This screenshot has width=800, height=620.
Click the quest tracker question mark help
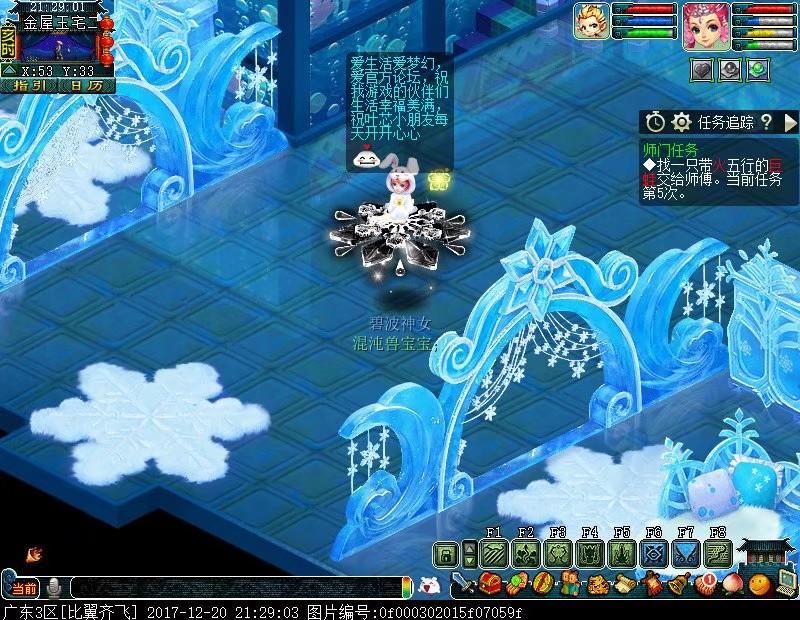765,122
